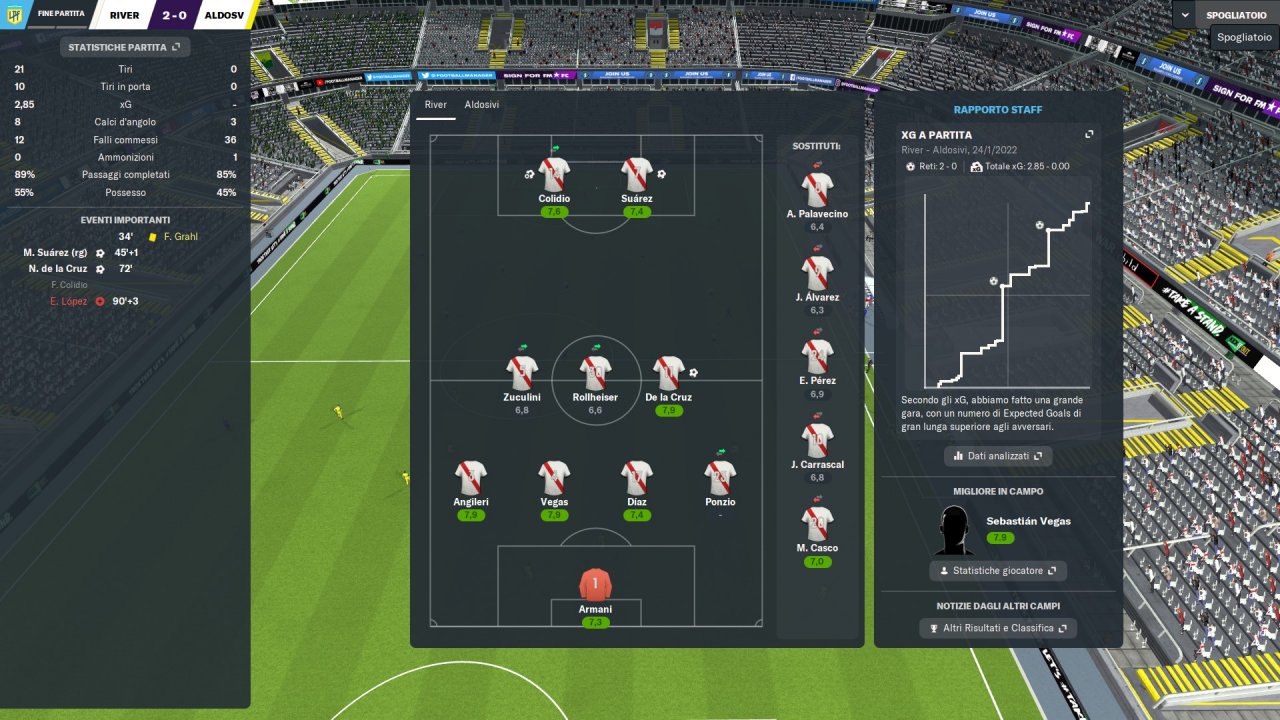Click the Spogliatoio button
The width and height of the screenshot is (1280, 720).
click(x=1238, y=15)
